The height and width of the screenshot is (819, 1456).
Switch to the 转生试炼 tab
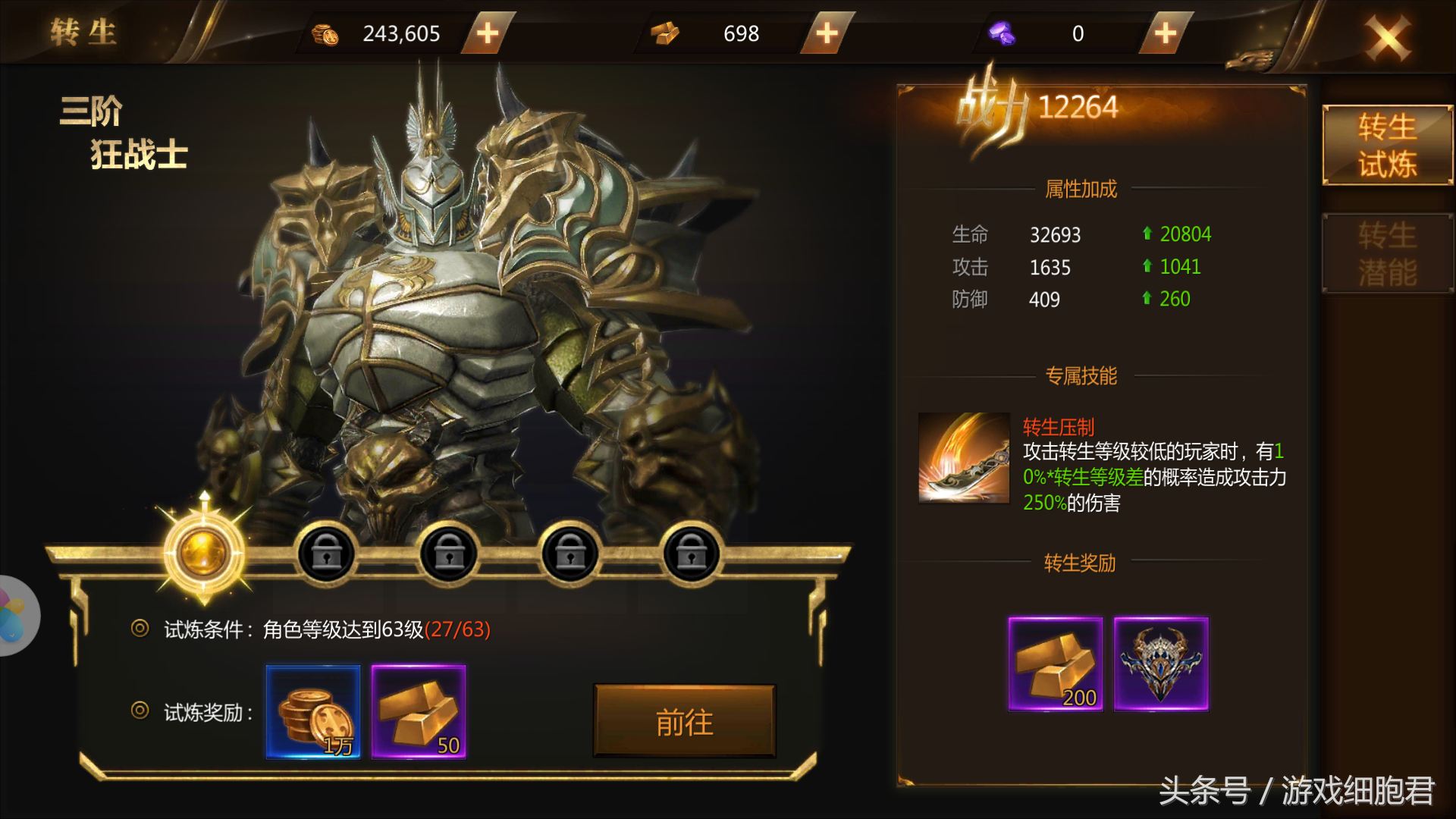(x=1386, y=146)
